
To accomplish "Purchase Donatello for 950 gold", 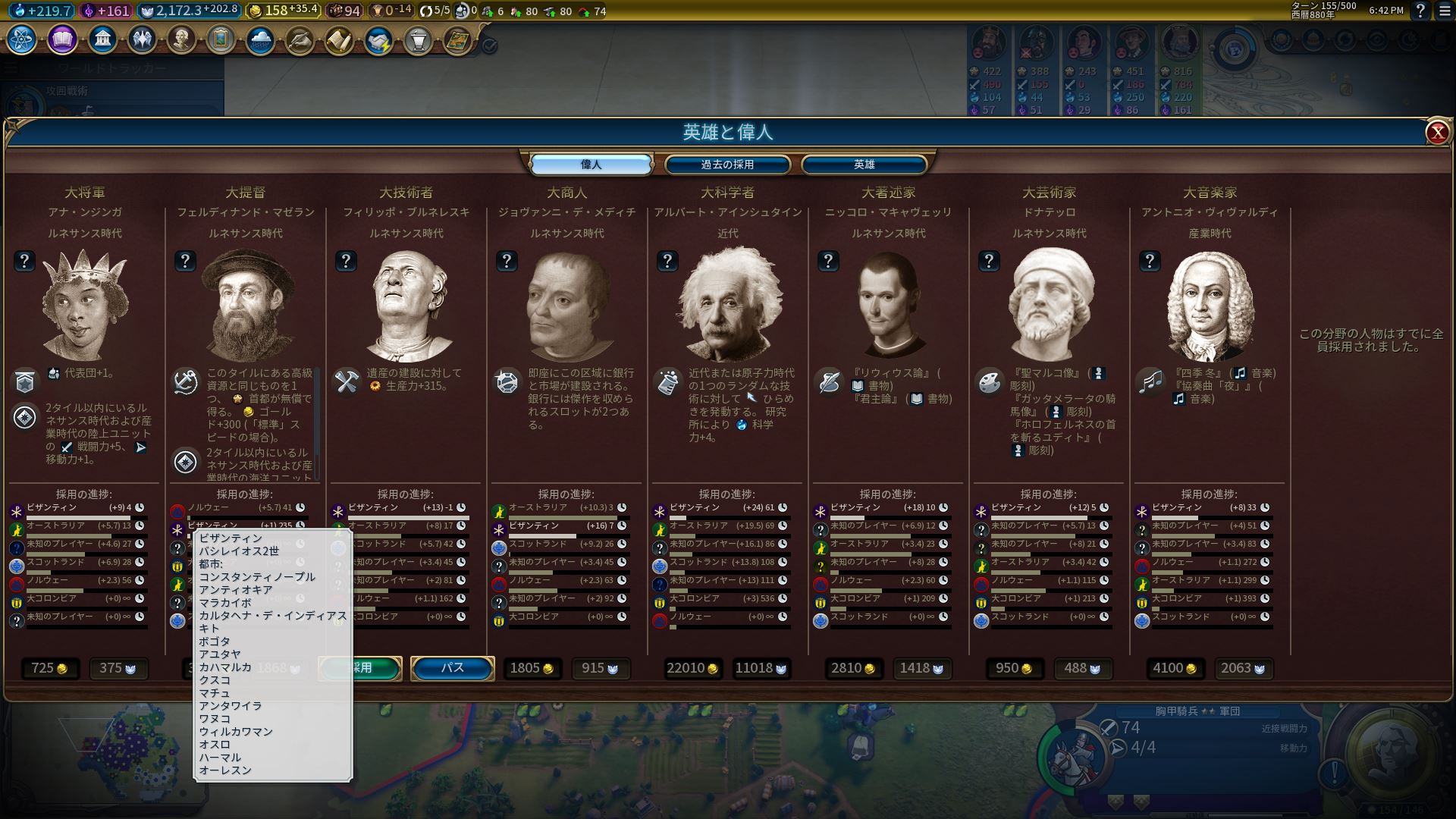I will [1014, 668].
